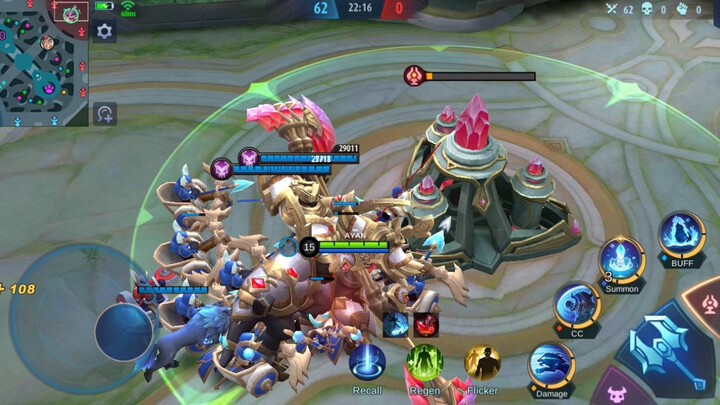The width and height of the screenshot is (720, 405).
Task: Use the Regen ability
Action: click(x=425, y=363)
